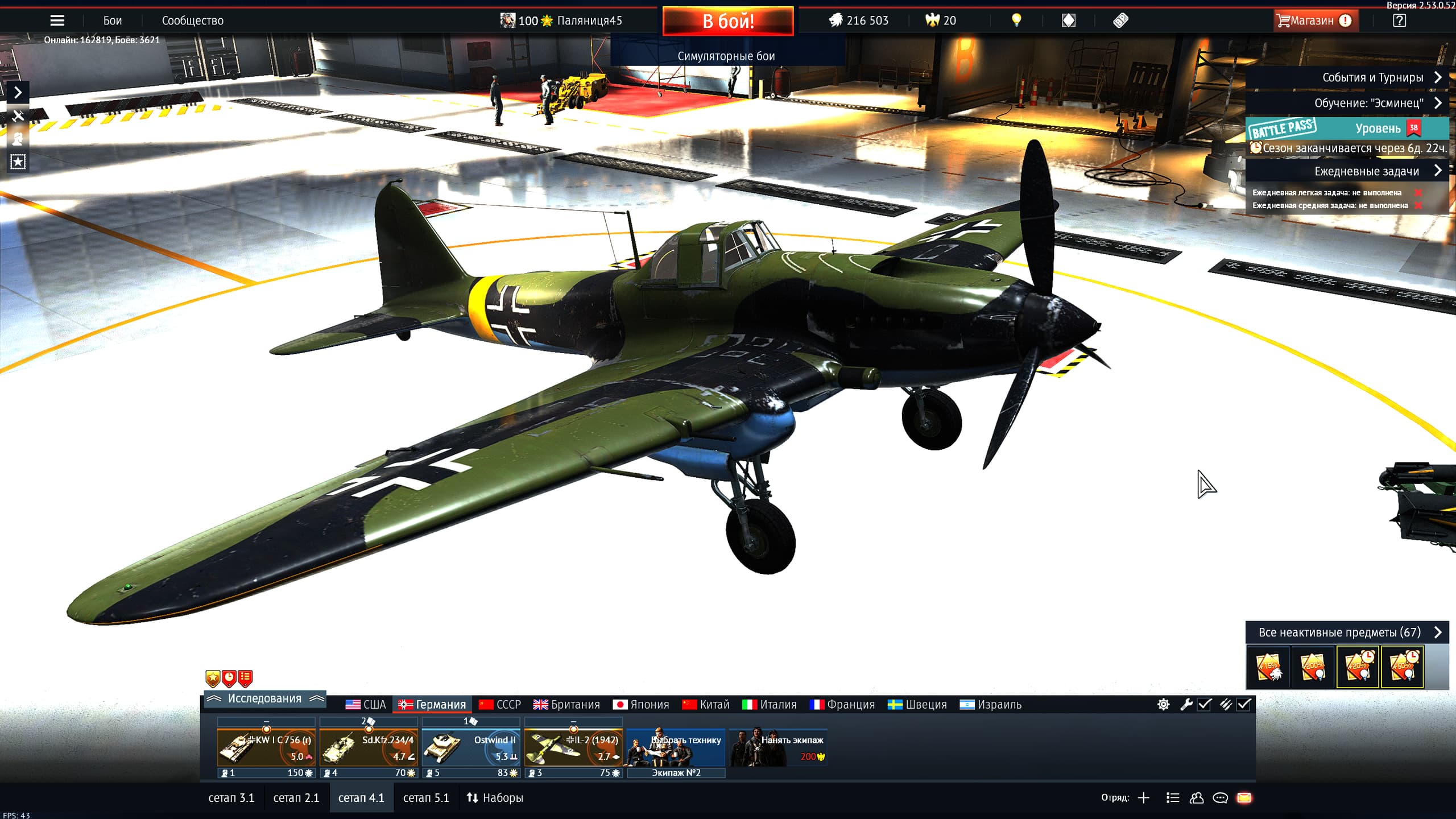Viewport: 1456px width, 819px height.
Task: Open the Battle Pass level banner
Action: pos(1346,129)
